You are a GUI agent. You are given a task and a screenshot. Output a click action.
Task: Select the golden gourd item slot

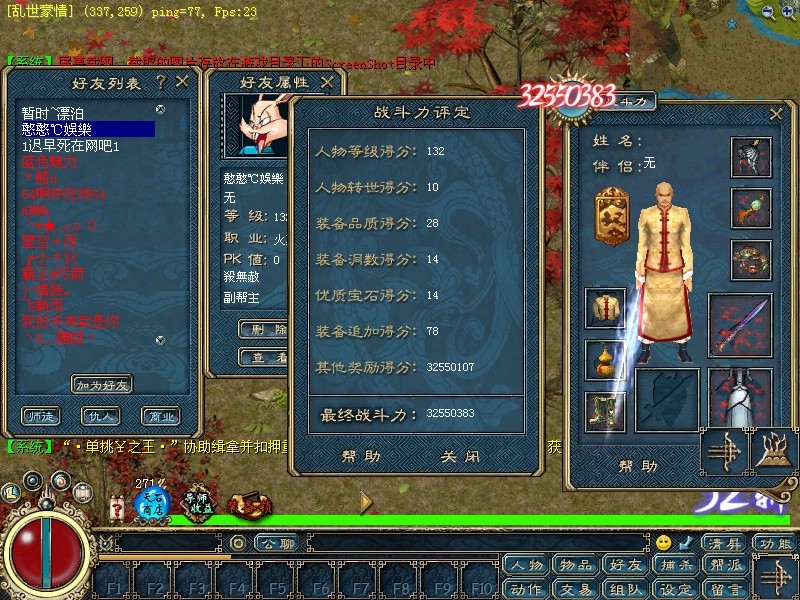tap(605, 360)
